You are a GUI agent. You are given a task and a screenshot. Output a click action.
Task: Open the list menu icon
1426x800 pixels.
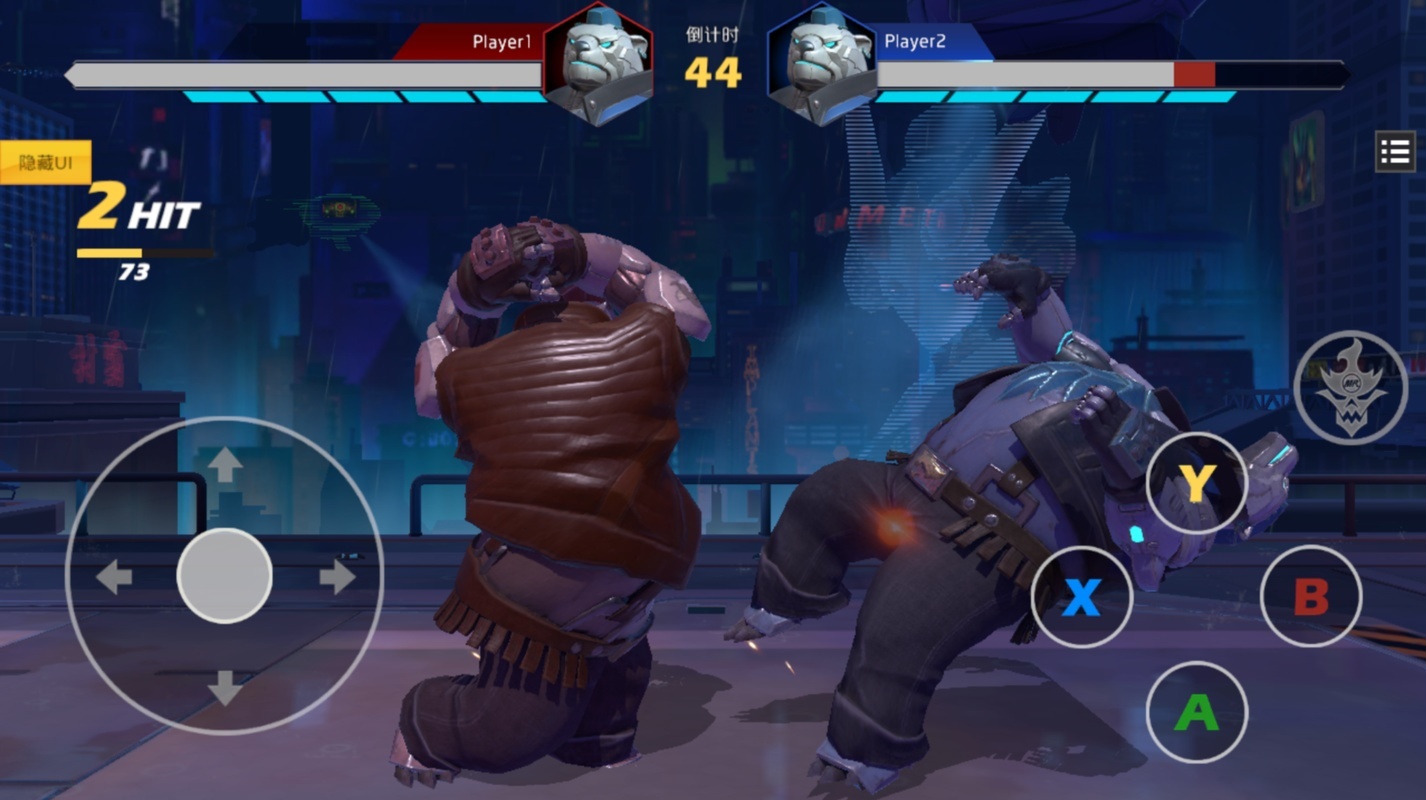(x=1395, y=152)
